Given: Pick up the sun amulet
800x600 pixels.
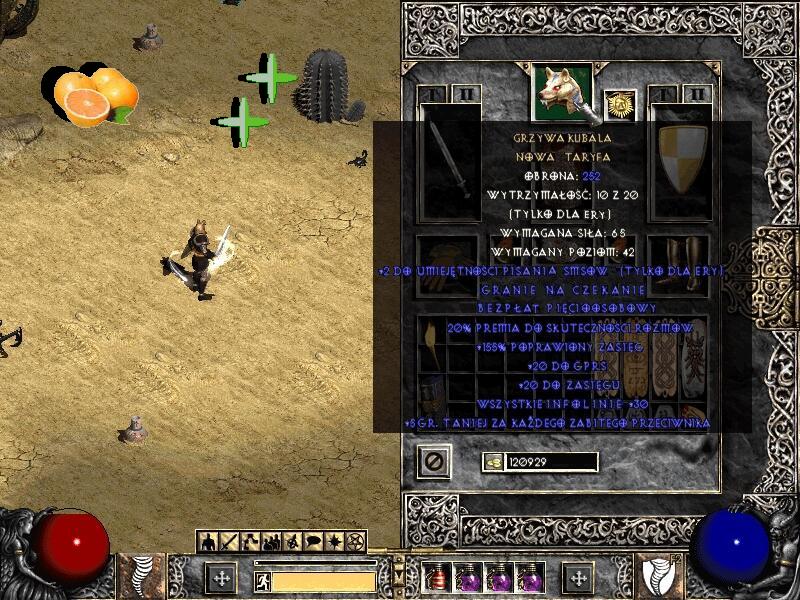Looking at the screenshot, I should coord(620,105).
